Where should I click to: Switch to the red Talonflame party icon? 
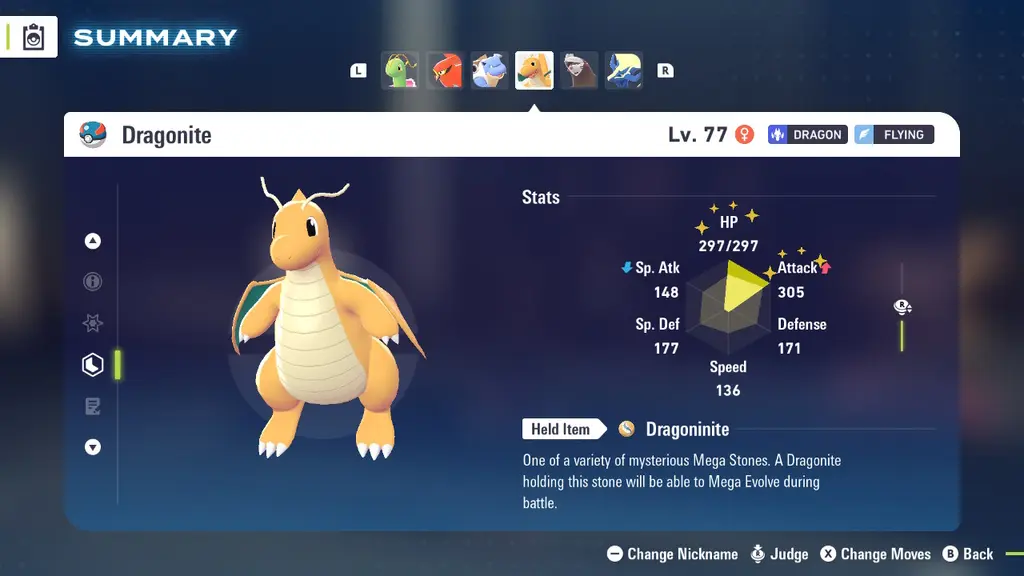pos(445,71)
